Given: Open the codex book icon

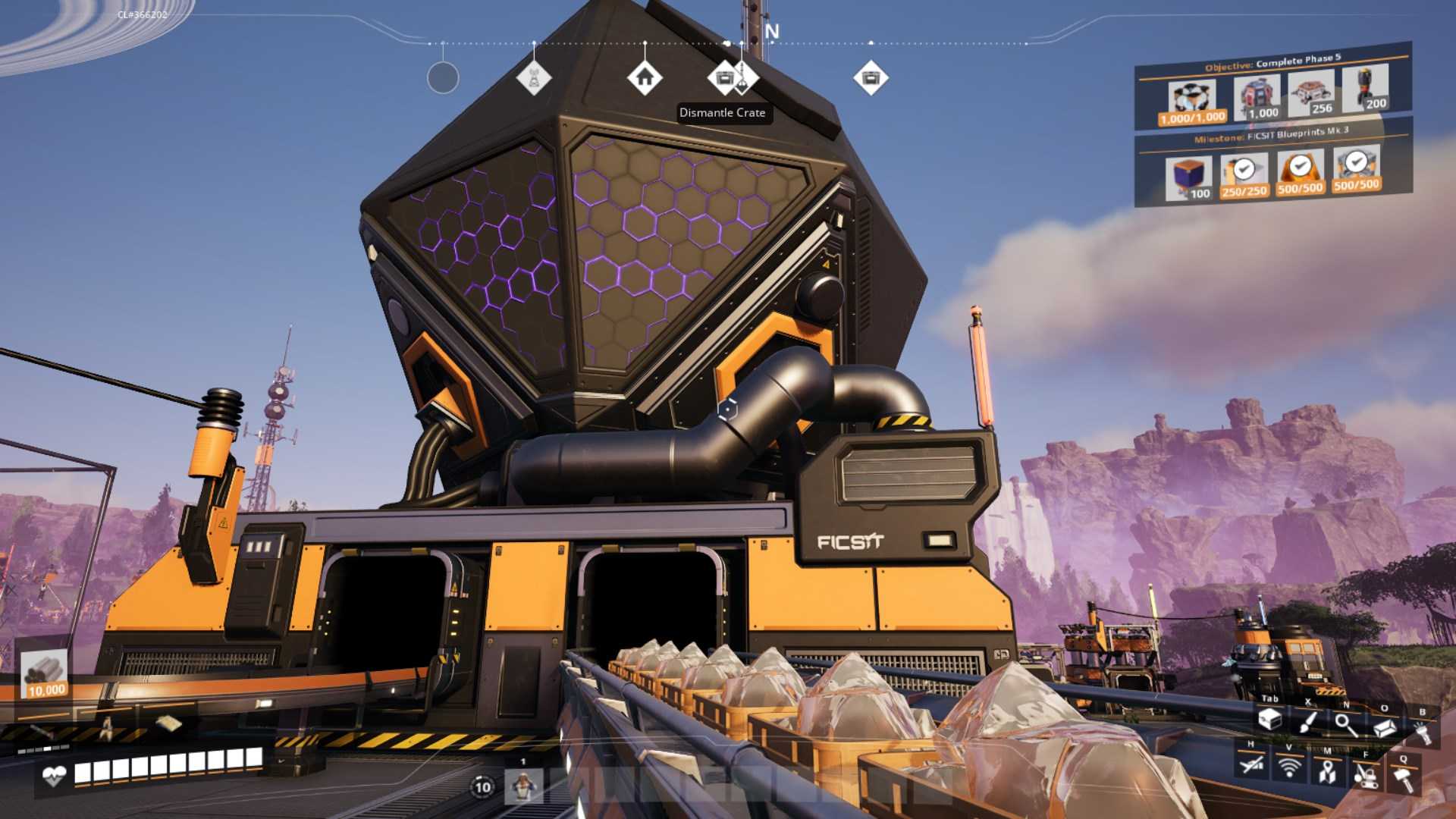Looking at the screenshot, I should (x=1385, y=728).
